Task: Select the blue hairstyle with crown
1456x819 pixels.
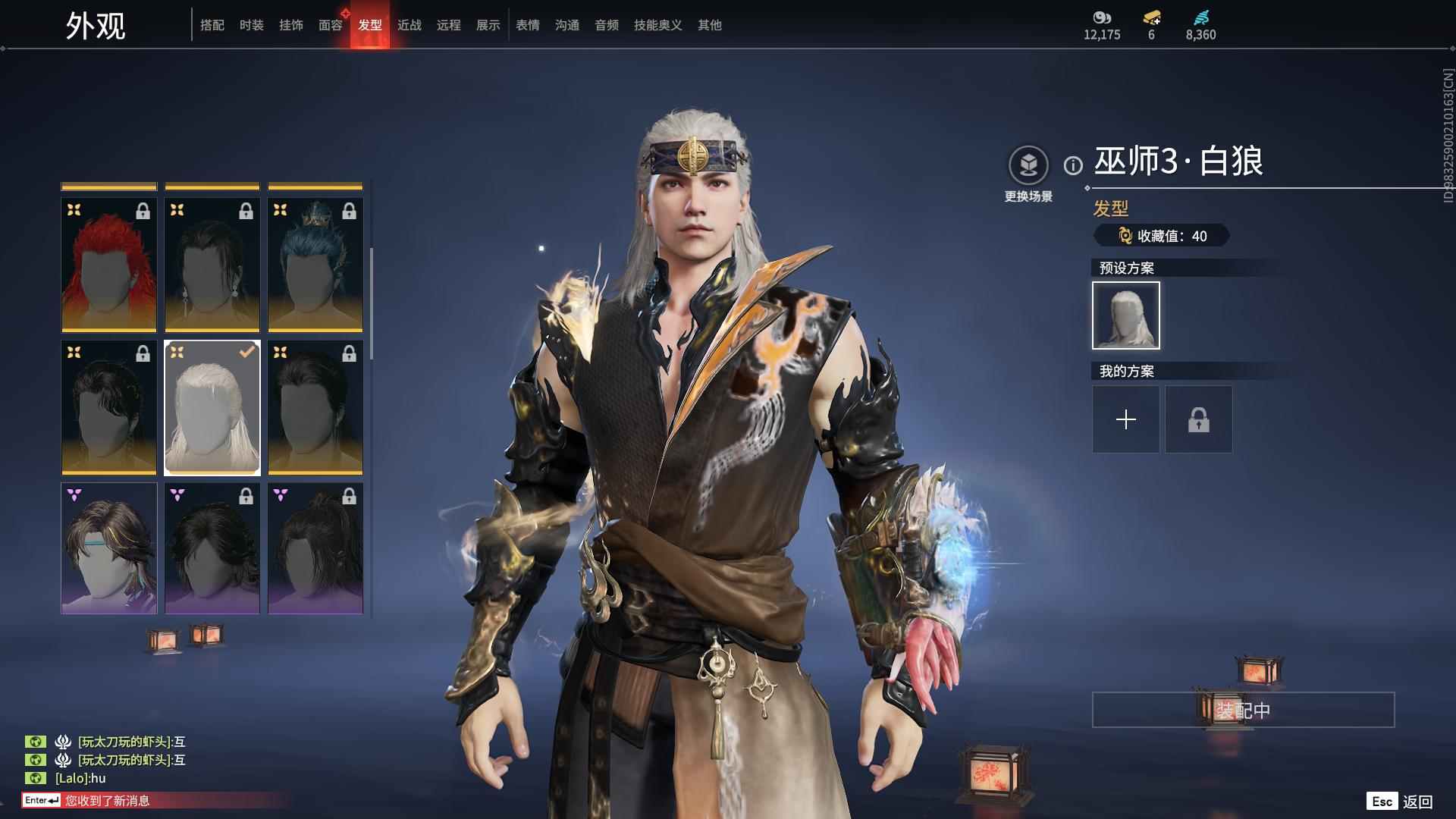Action: pyautogui.click(x=315, y=265)
